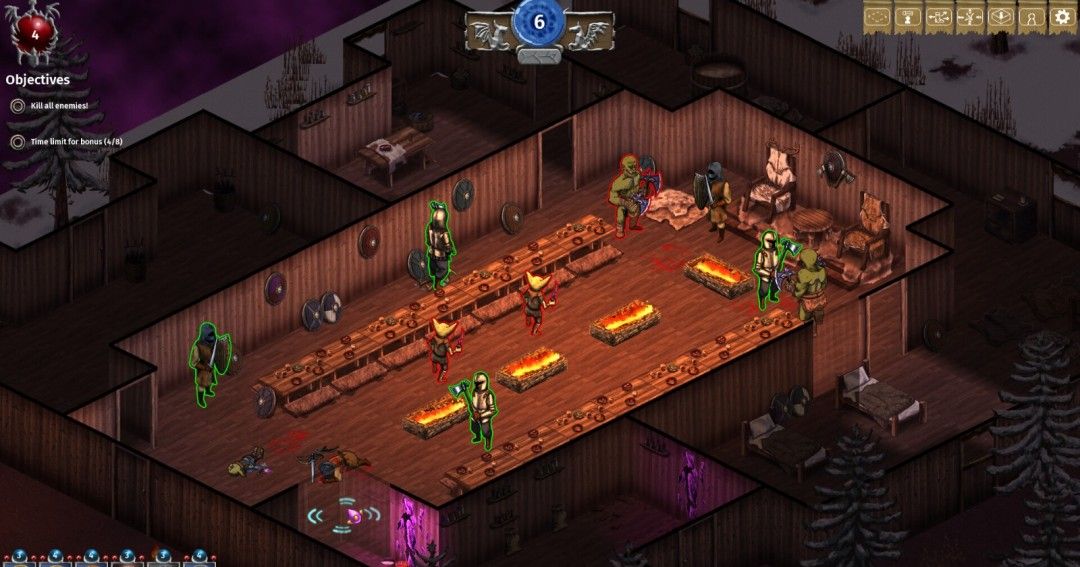Select the right silver dragon emblem
Viewport: 1080px width, 567px height.
[x=589, y=32]
